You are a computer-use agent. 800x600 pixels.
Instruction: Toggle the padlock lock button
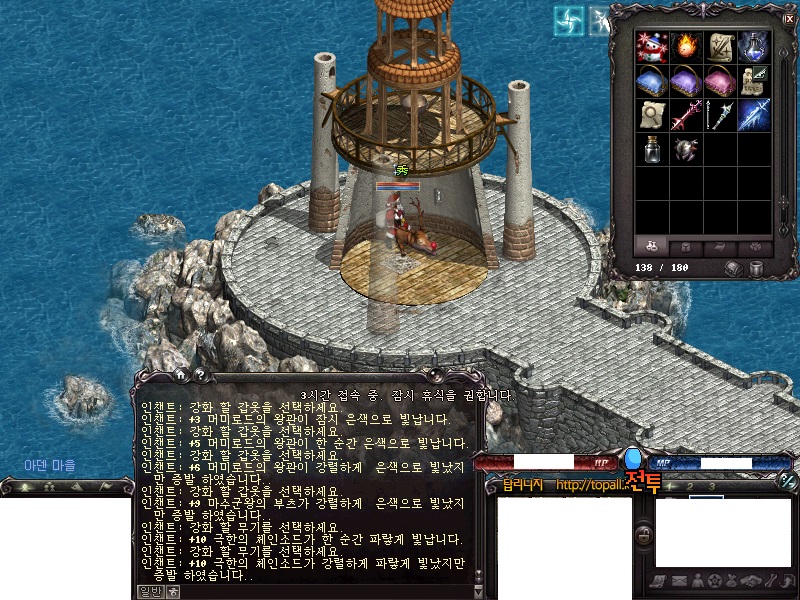(x=644, y=535)
